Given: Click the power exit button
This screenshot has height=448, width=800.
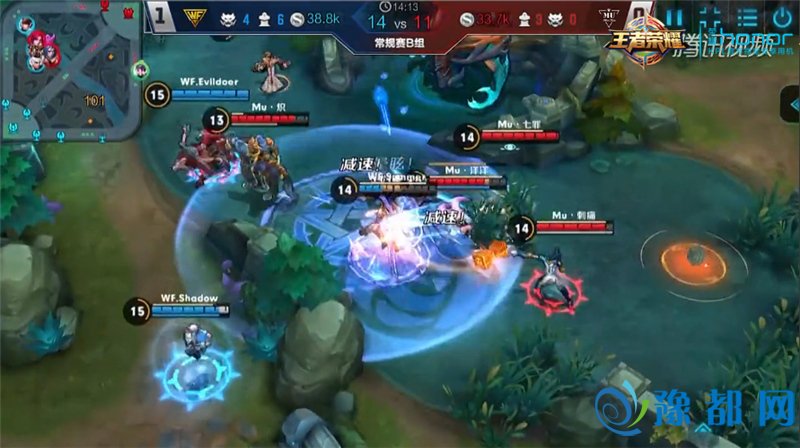Looking at the screenshot, I should pyautogui.click(x=782, y=18).
